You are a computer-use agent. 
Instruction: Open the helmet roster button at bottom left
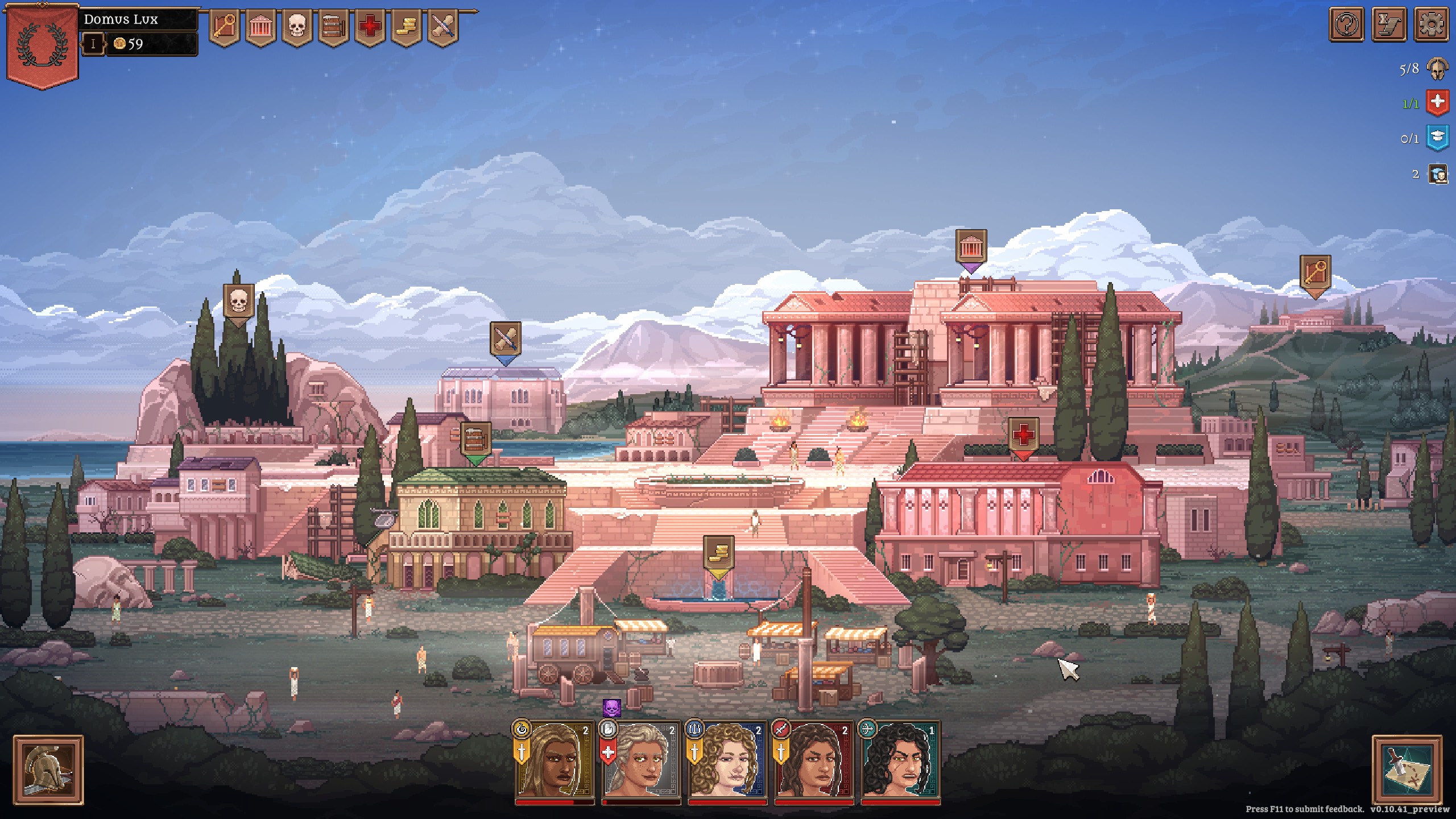[48, 770]
